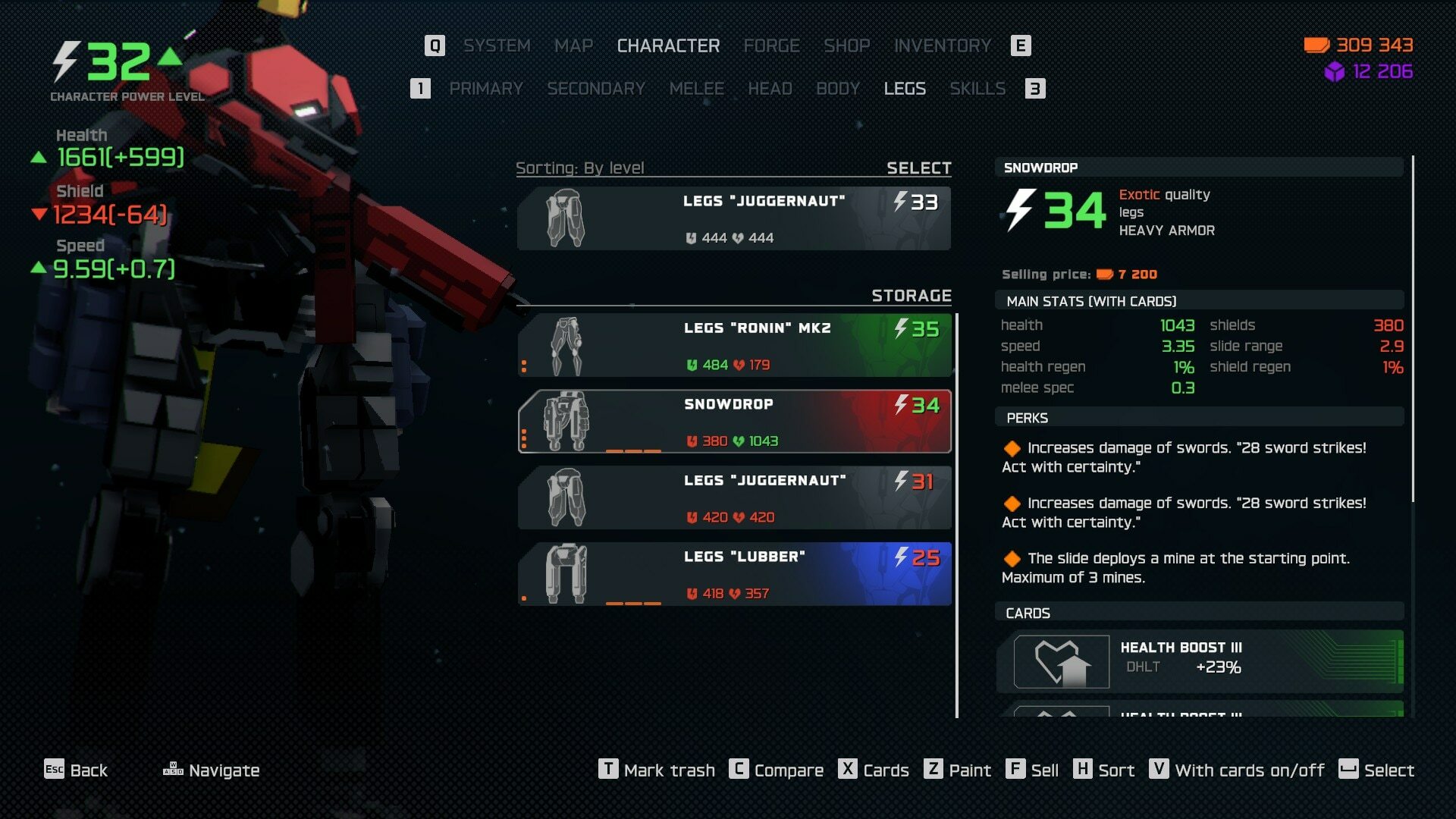Click the Back button
The image size is (1456, 819).
pos(76,770)
